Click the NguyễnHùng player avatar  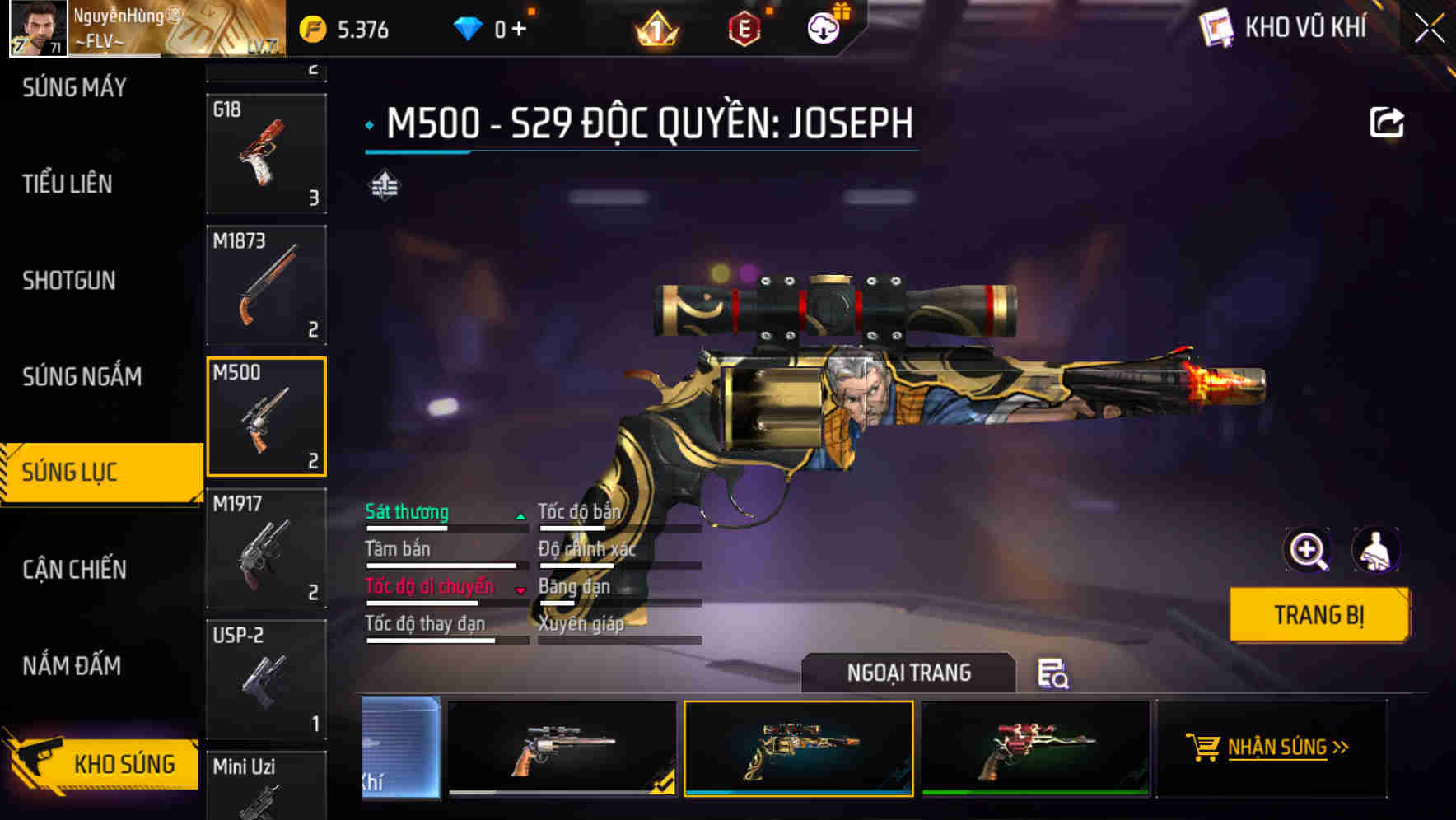[x=37, y=27]
